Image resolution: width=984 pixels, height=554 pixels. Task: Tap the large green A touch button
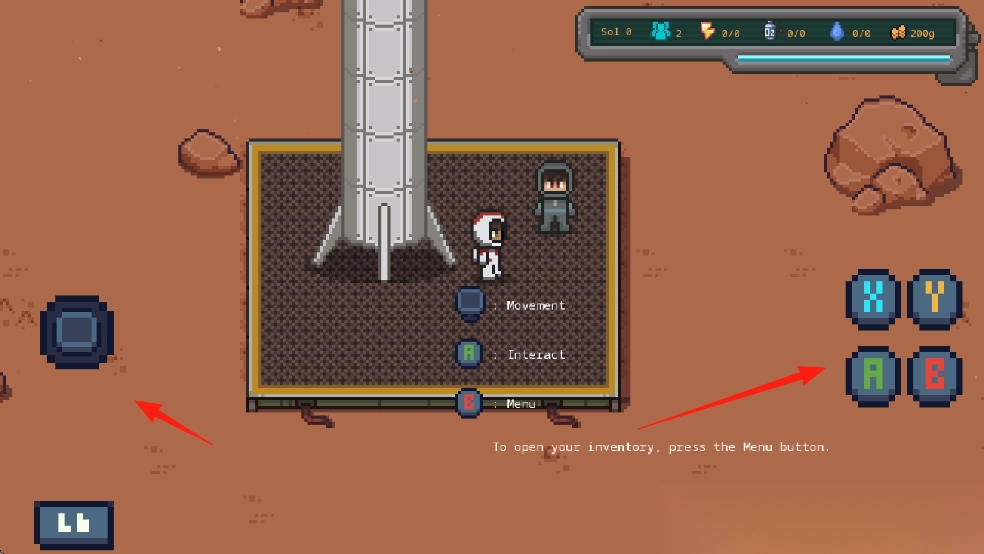pyautogui.click(x=874, y=375)
